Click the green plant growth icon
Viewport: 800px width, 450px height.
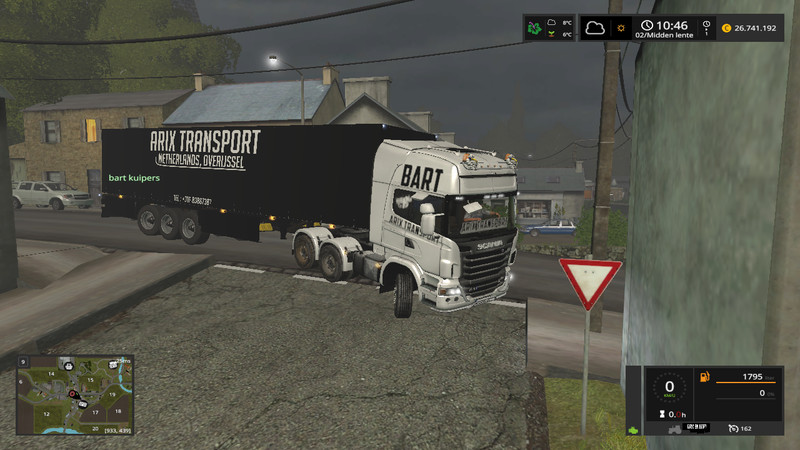tap(536, 28)
